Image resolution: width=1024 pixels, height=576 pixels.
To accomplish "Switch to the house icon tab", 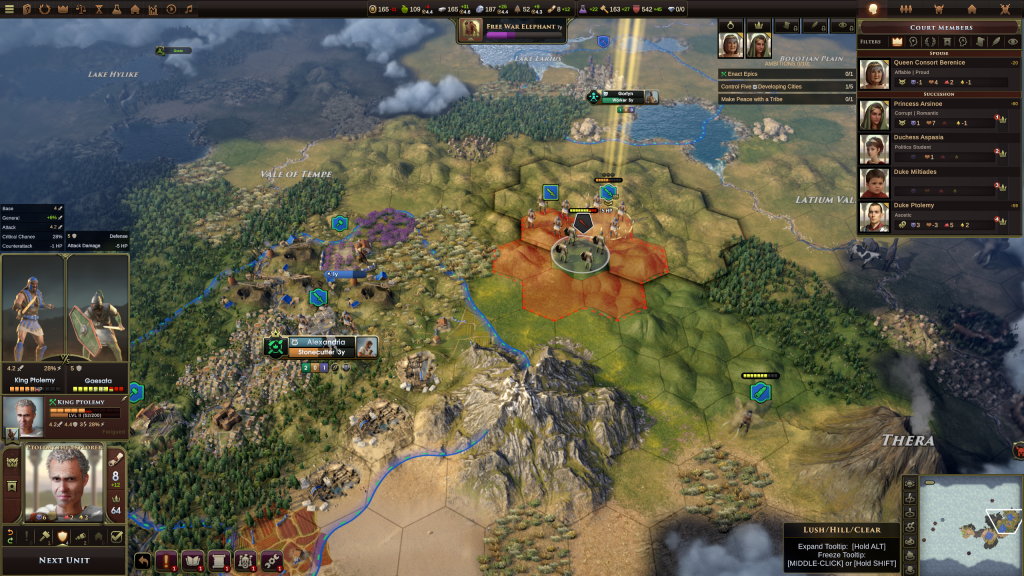I will [x=971, y=9].
